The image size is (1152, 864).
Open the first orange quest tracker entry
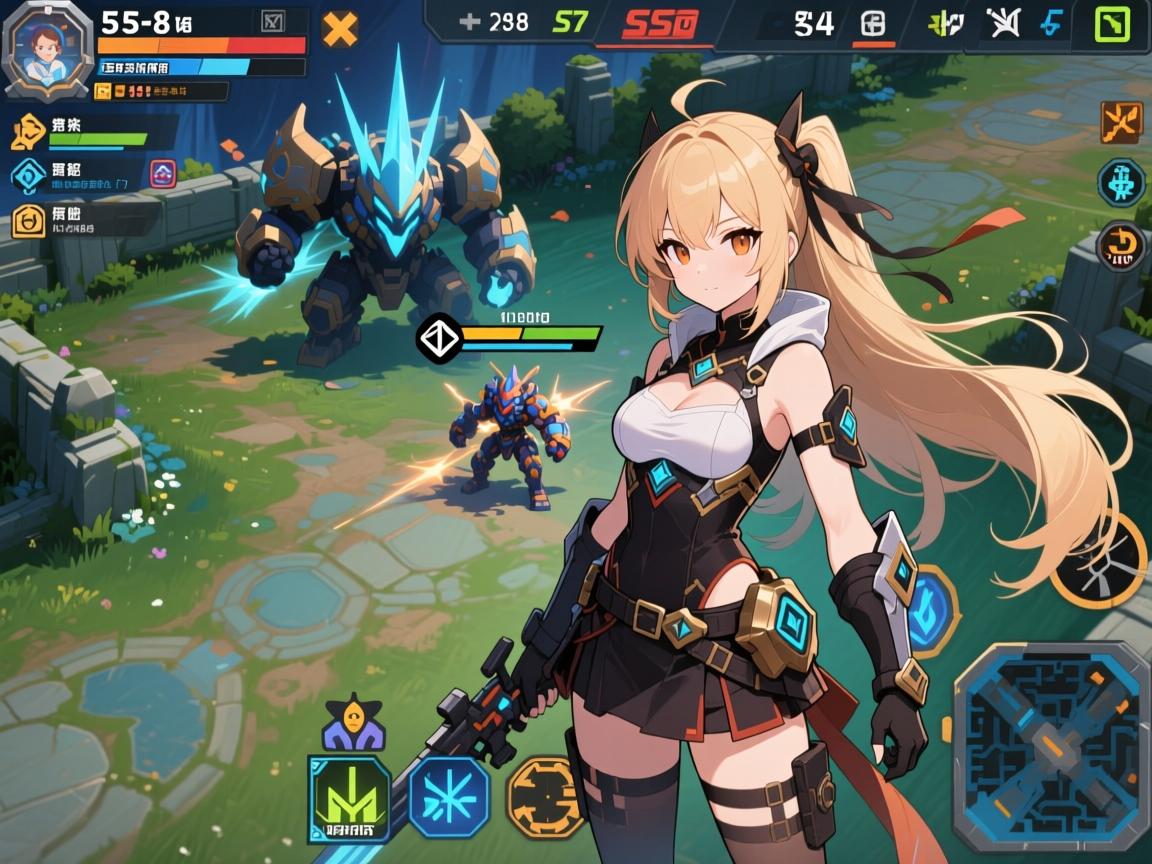pyautogui.click(x=29, y=131)
